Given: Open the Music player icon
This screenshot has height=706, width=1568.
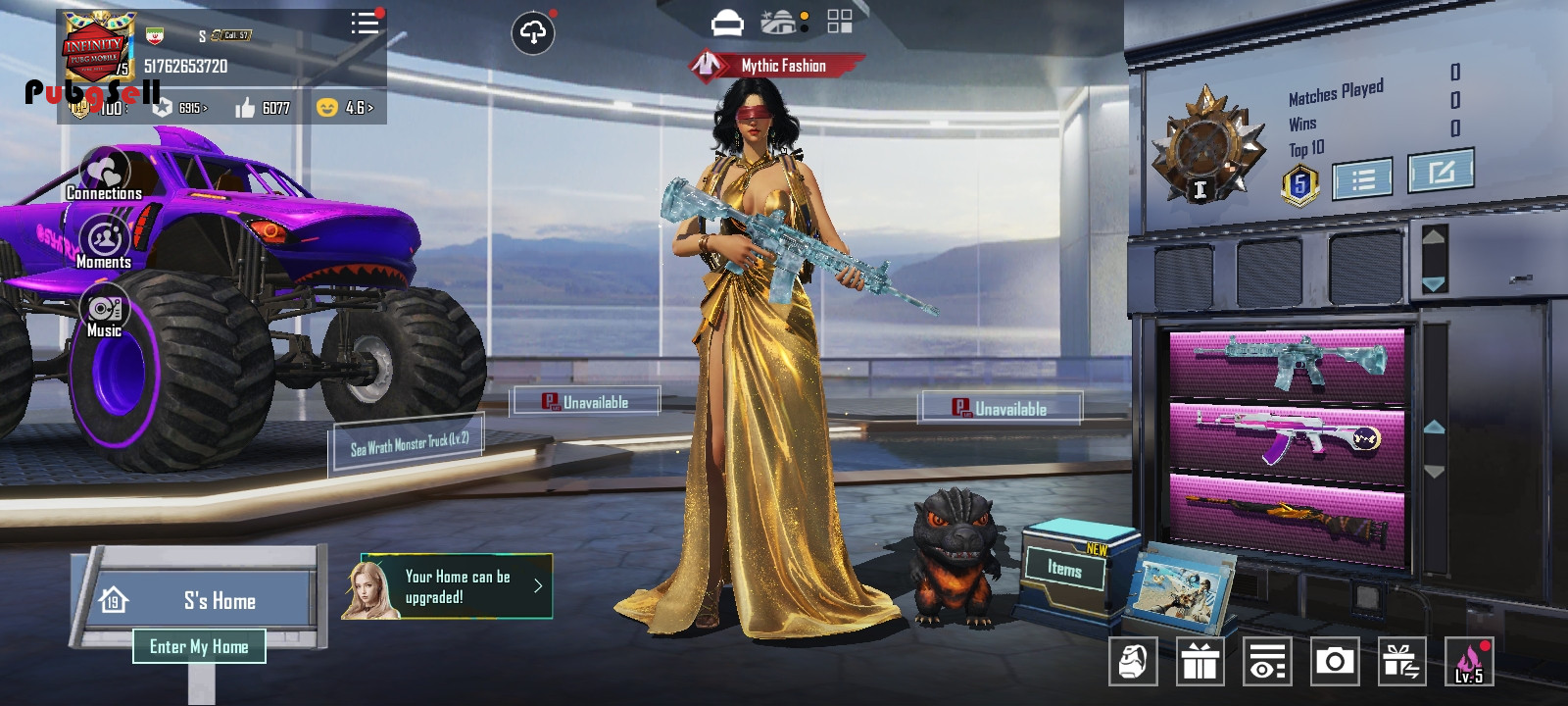Looking at the screenshot, I should (x=104, y=312).
